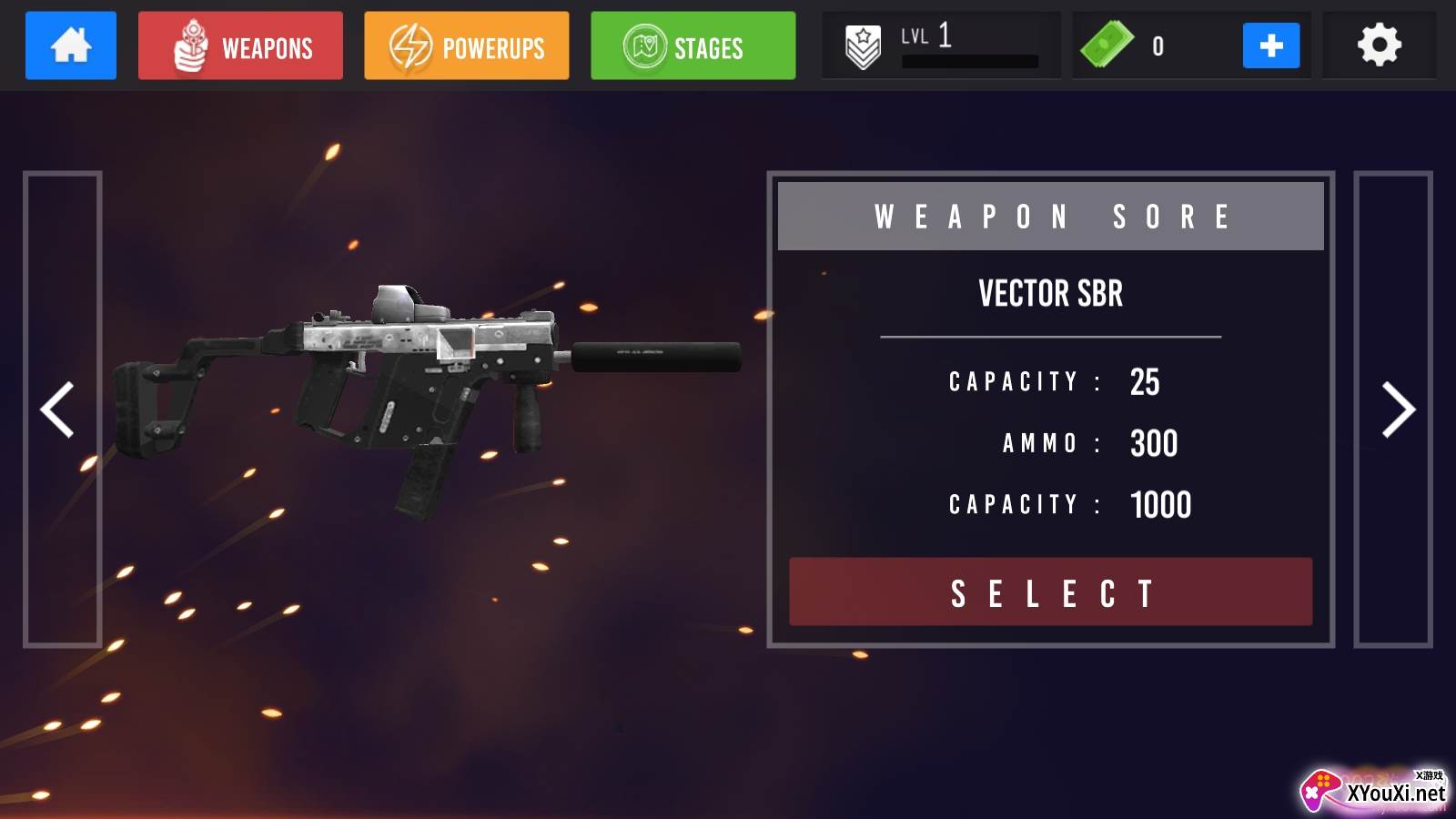
Task: Open settings with the gear icon
Action: (1379, 45)
